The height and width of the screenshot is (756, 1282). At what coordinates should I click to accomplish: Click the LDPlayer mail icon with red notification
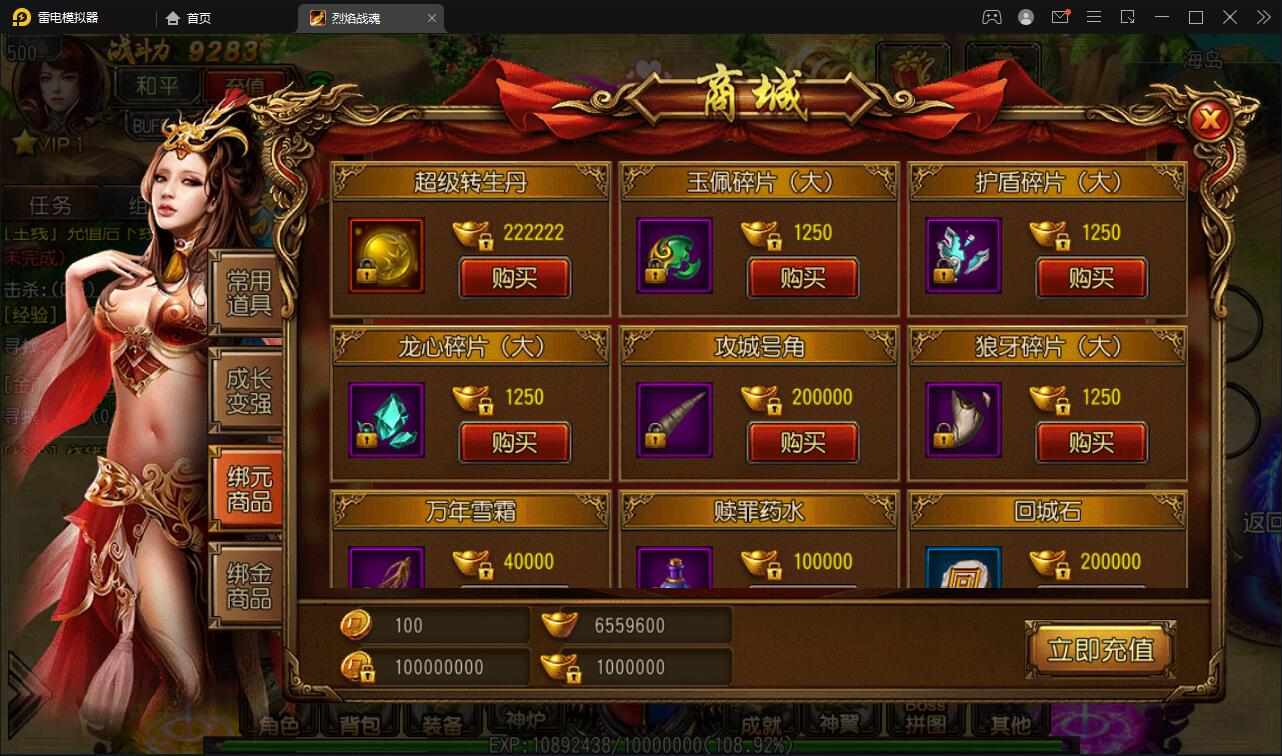tap(1060, 17)
